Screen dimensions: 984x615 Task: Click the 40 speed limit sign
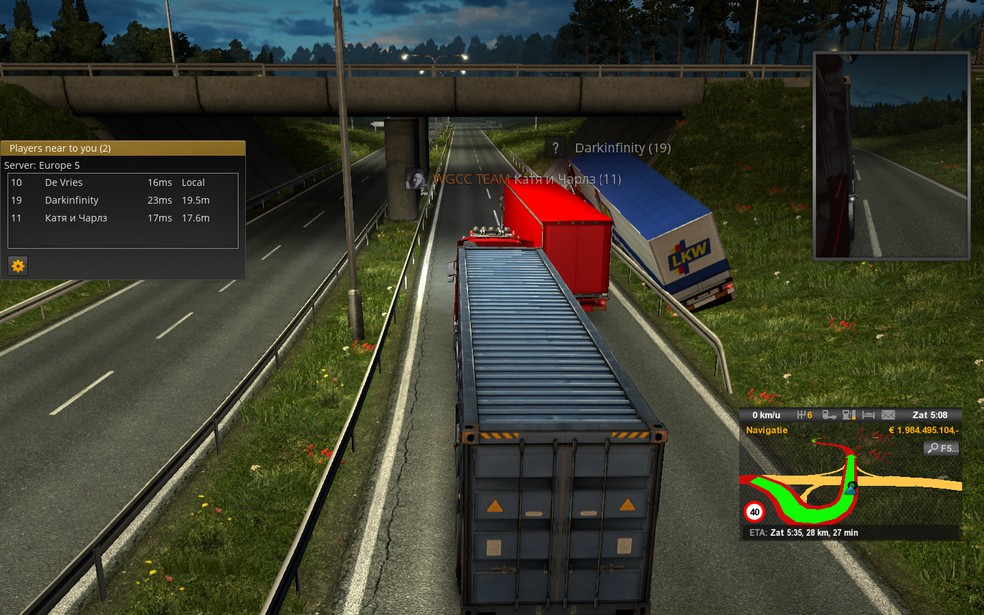(x=754, y=512)
